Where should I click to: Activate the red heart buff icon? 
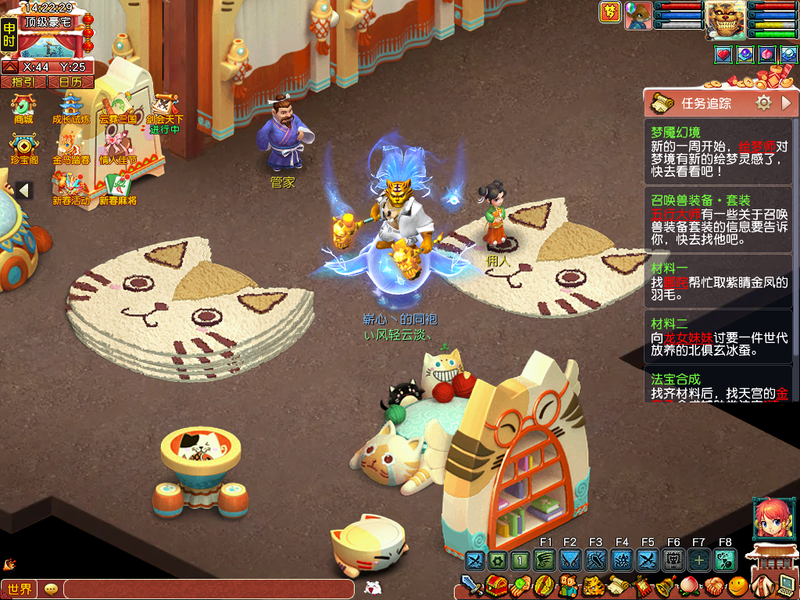(723, 54)
